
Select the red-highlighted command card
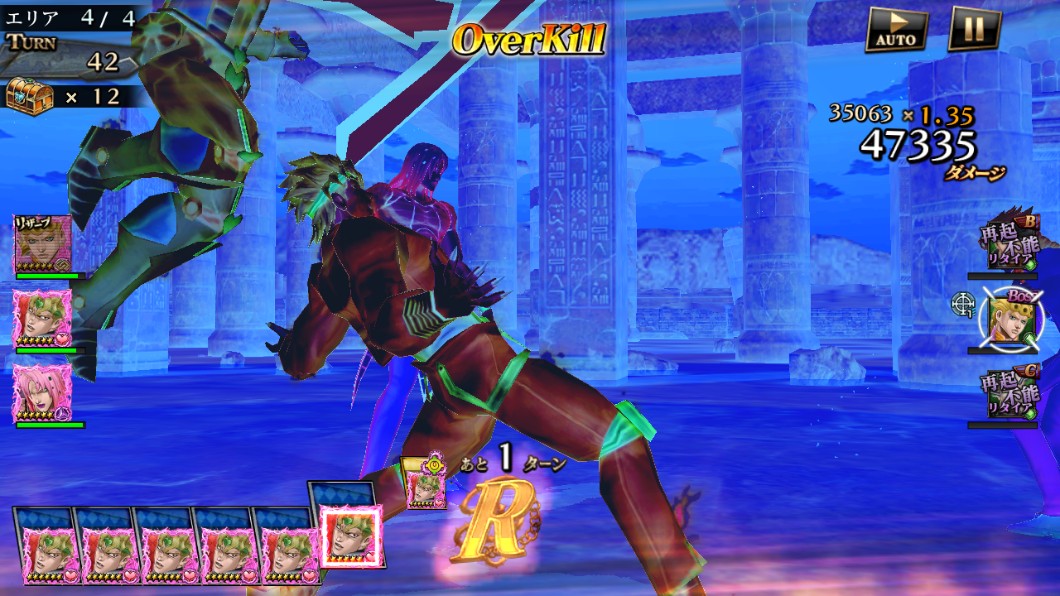(x=351, y=541)
